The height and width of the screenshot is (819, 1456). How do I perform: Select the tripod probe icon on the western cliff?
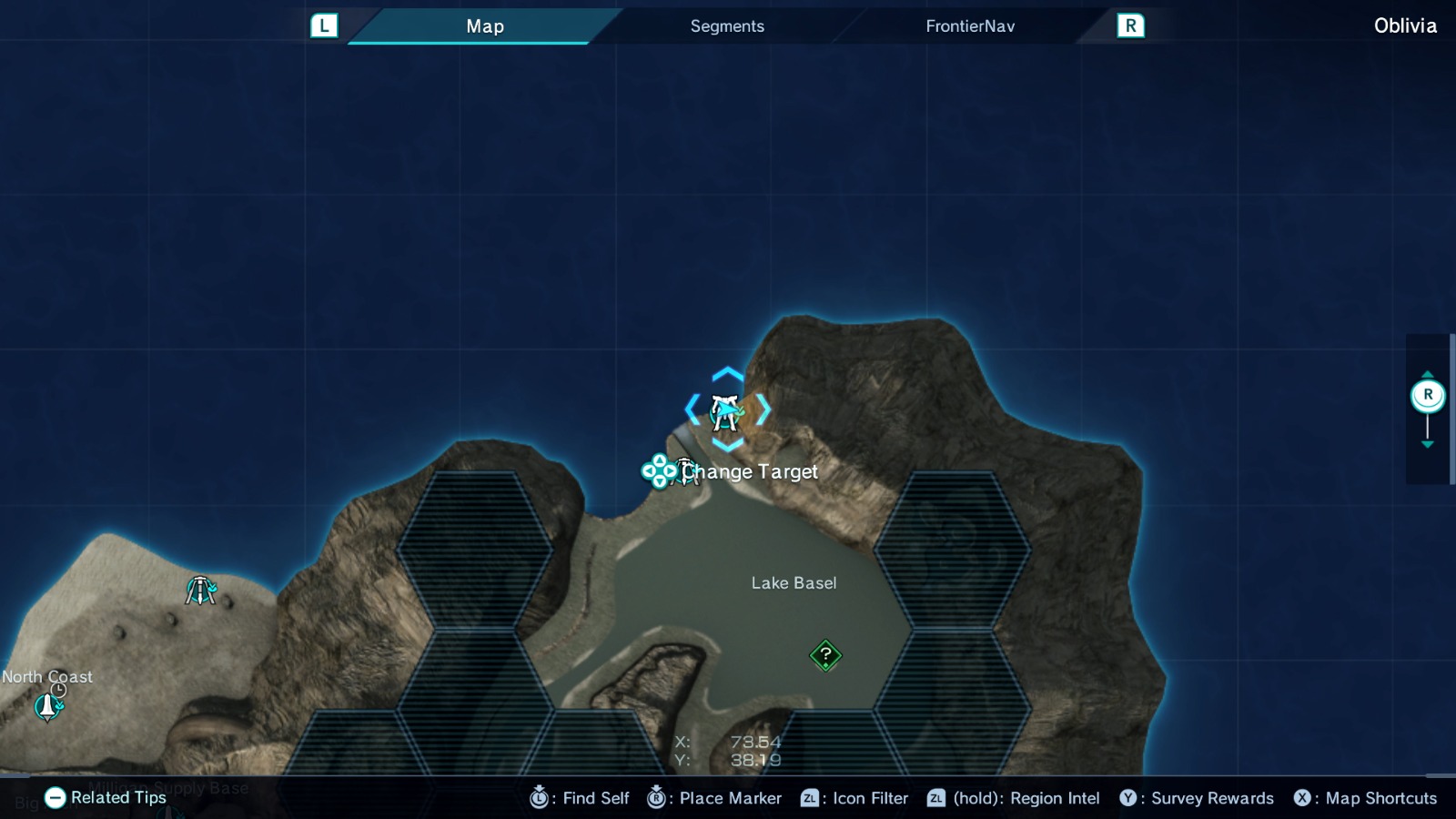click(x=200, y=590)
